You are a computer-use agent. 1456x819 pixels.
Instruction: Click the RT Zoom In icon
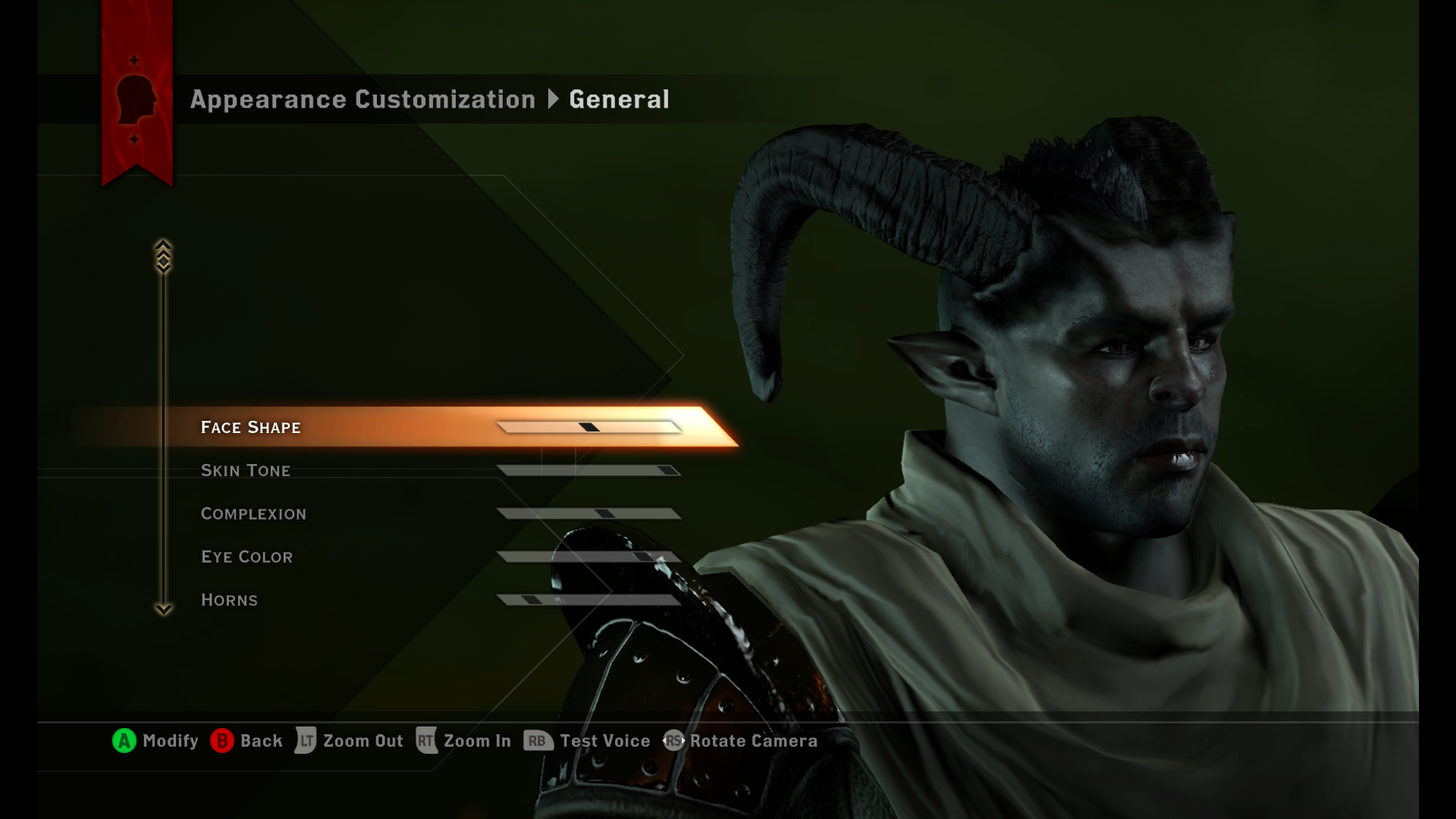tap(426, 741)
